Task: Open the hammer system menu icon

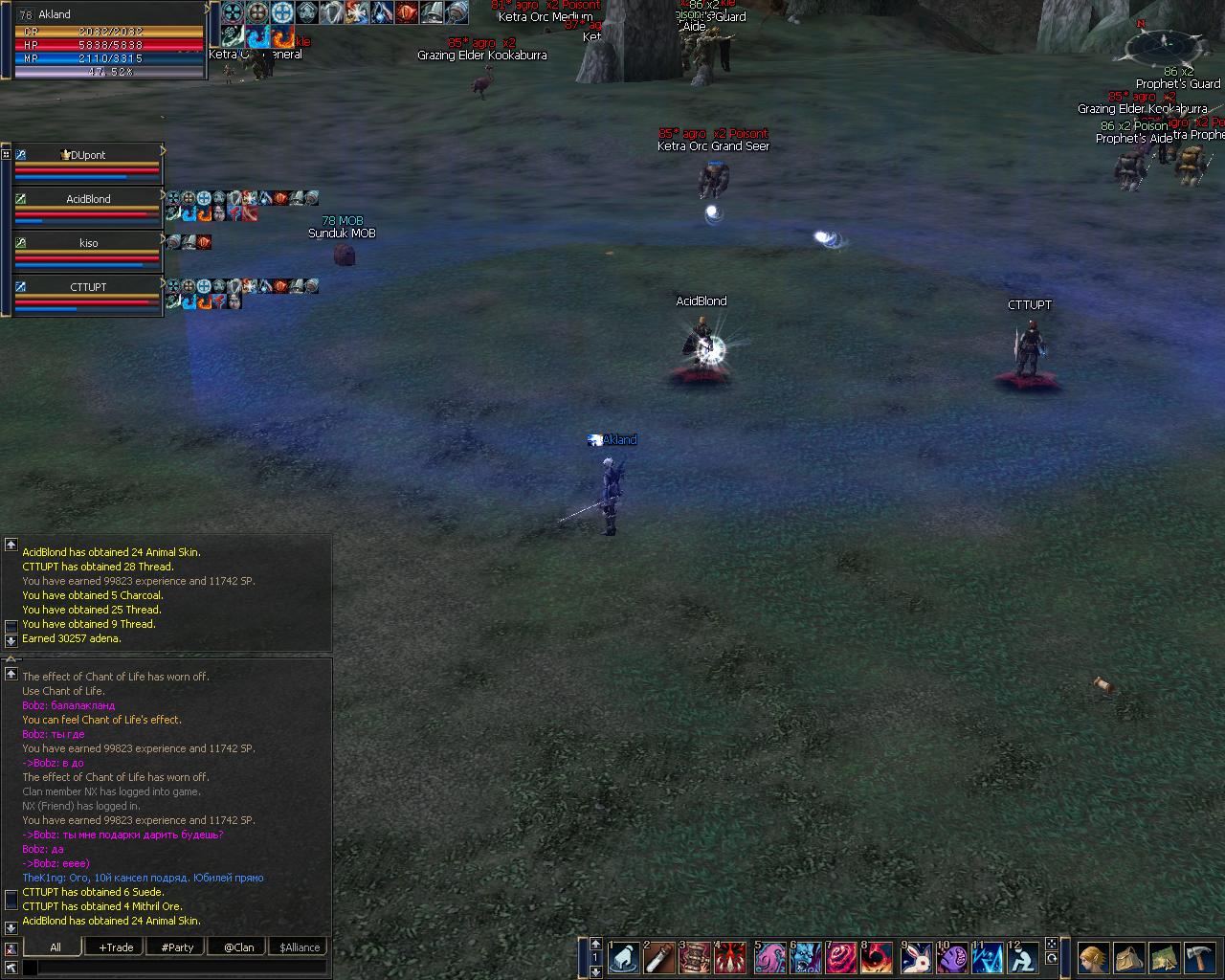Action: pos(1199,957)
